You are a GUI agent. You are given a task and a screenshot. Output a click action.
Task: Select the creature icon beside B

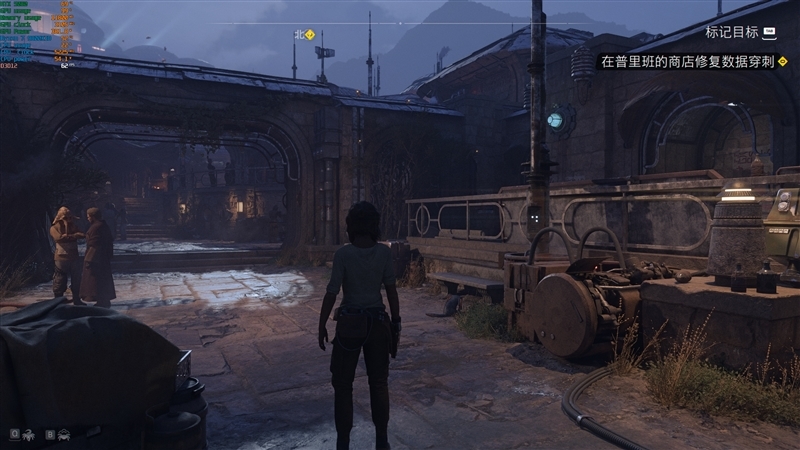tap(64, 434)
